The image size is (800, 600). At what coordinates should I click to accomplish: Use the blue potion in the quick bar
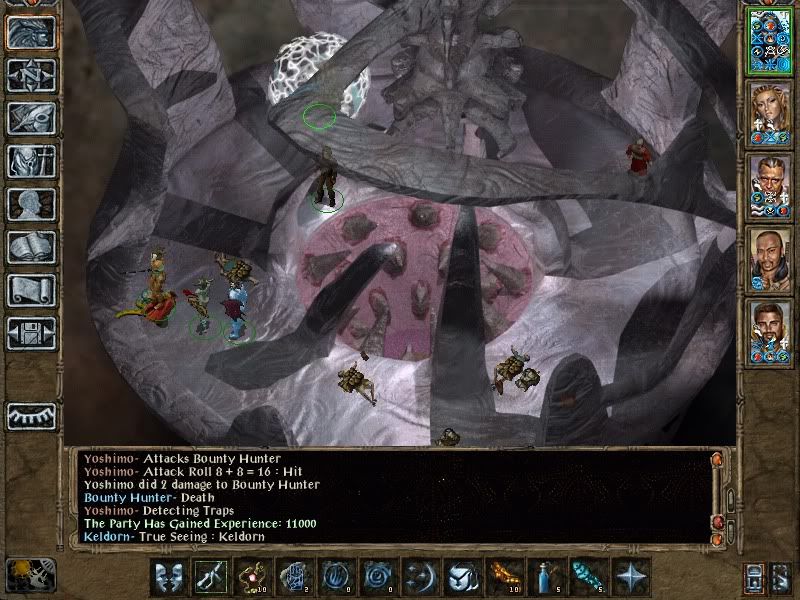coord(544,577)
